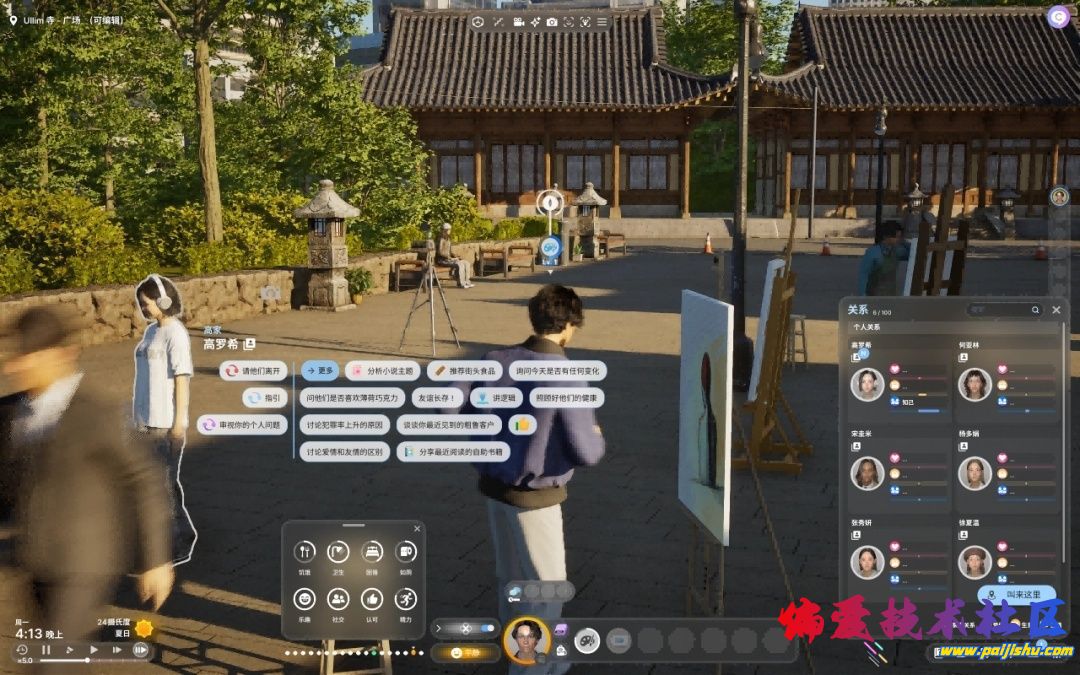Choose 审视你的个人问题 option
This screenshot has height=675, width=1080.
click(x=243, y=425)
